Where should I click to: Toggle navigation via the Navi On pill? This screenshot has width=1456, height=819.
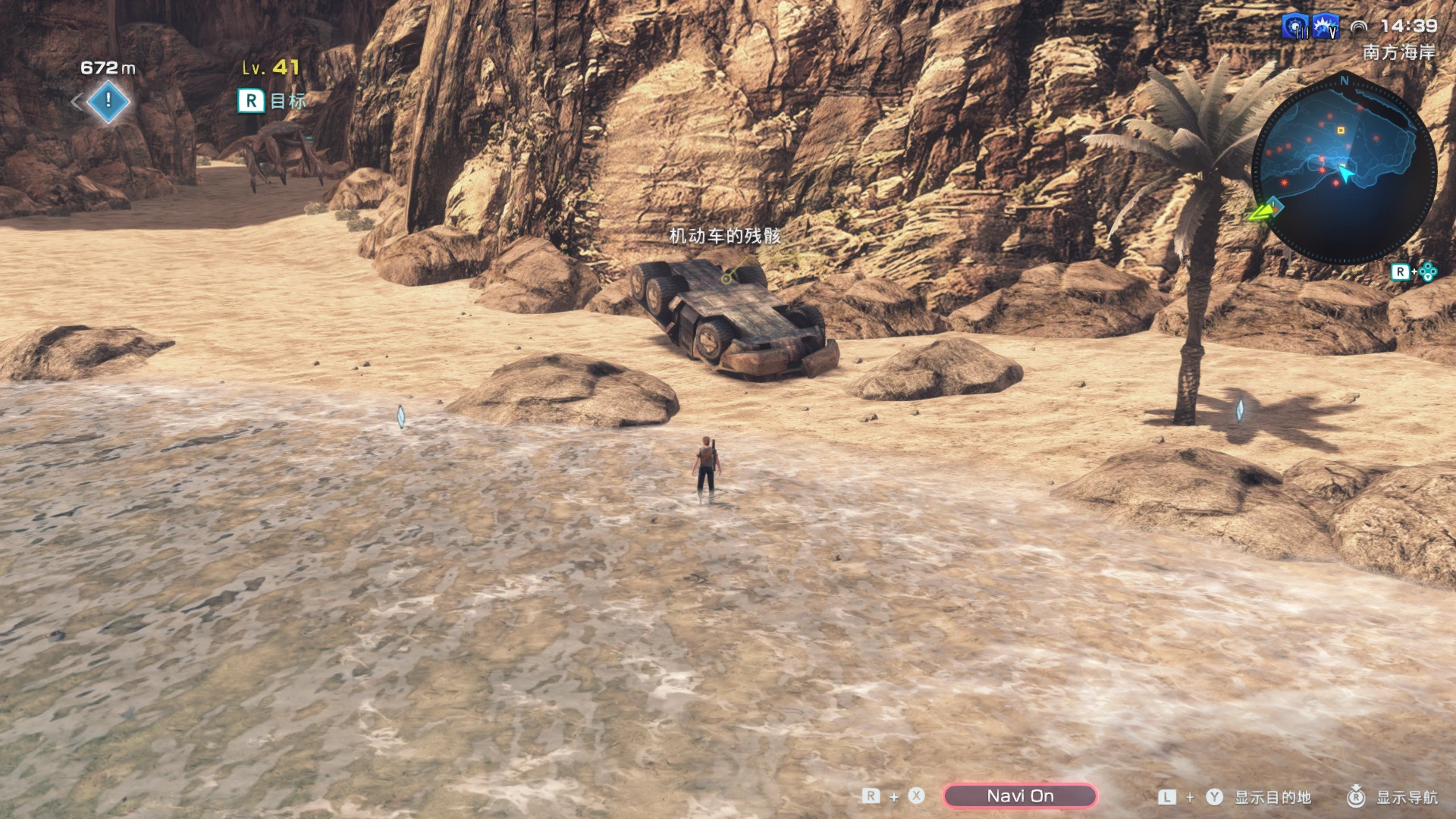(1020, 795)
